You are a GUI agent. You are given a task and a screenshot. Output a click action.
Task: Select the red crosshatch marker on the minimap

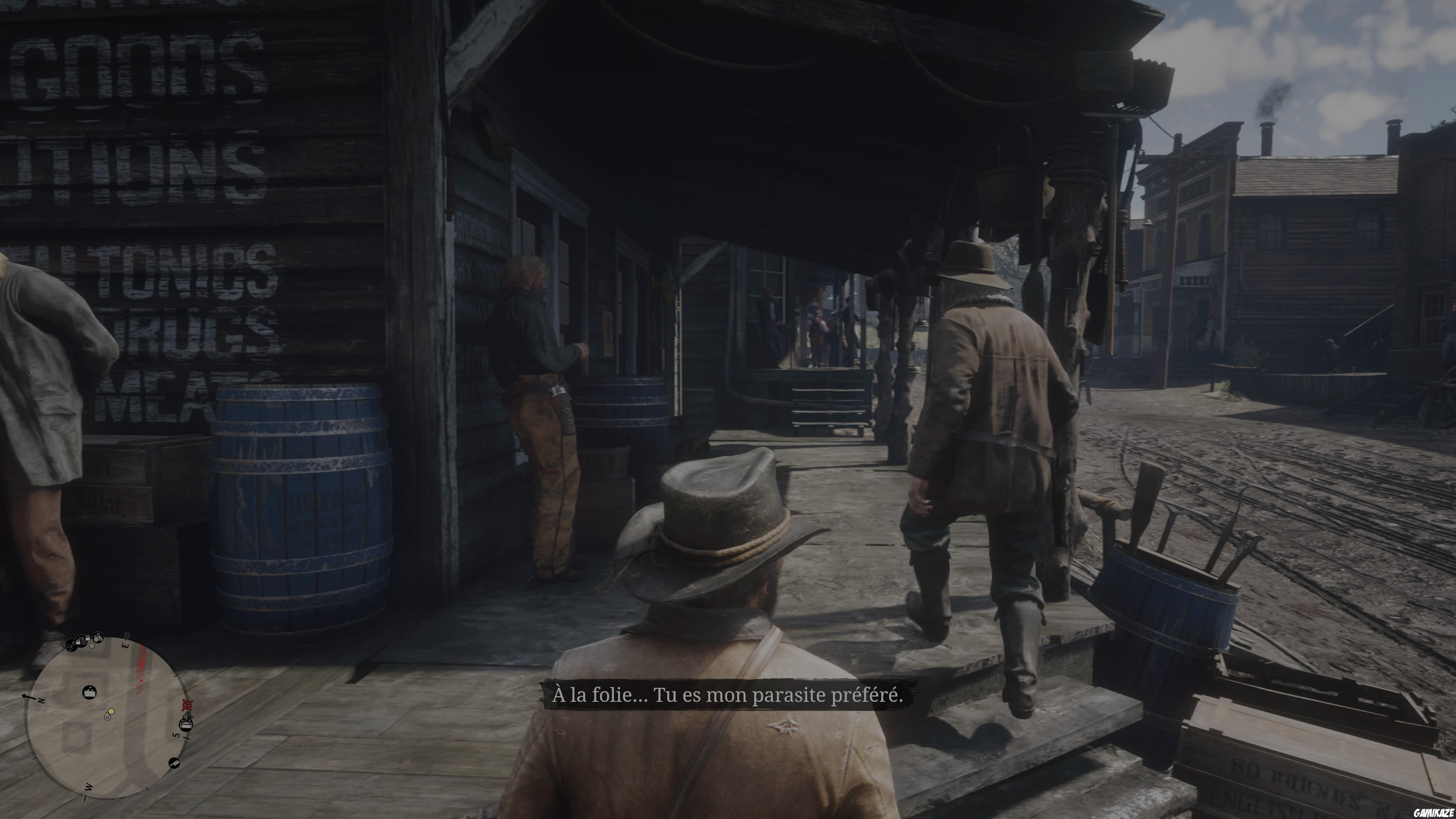coord(187,706)
